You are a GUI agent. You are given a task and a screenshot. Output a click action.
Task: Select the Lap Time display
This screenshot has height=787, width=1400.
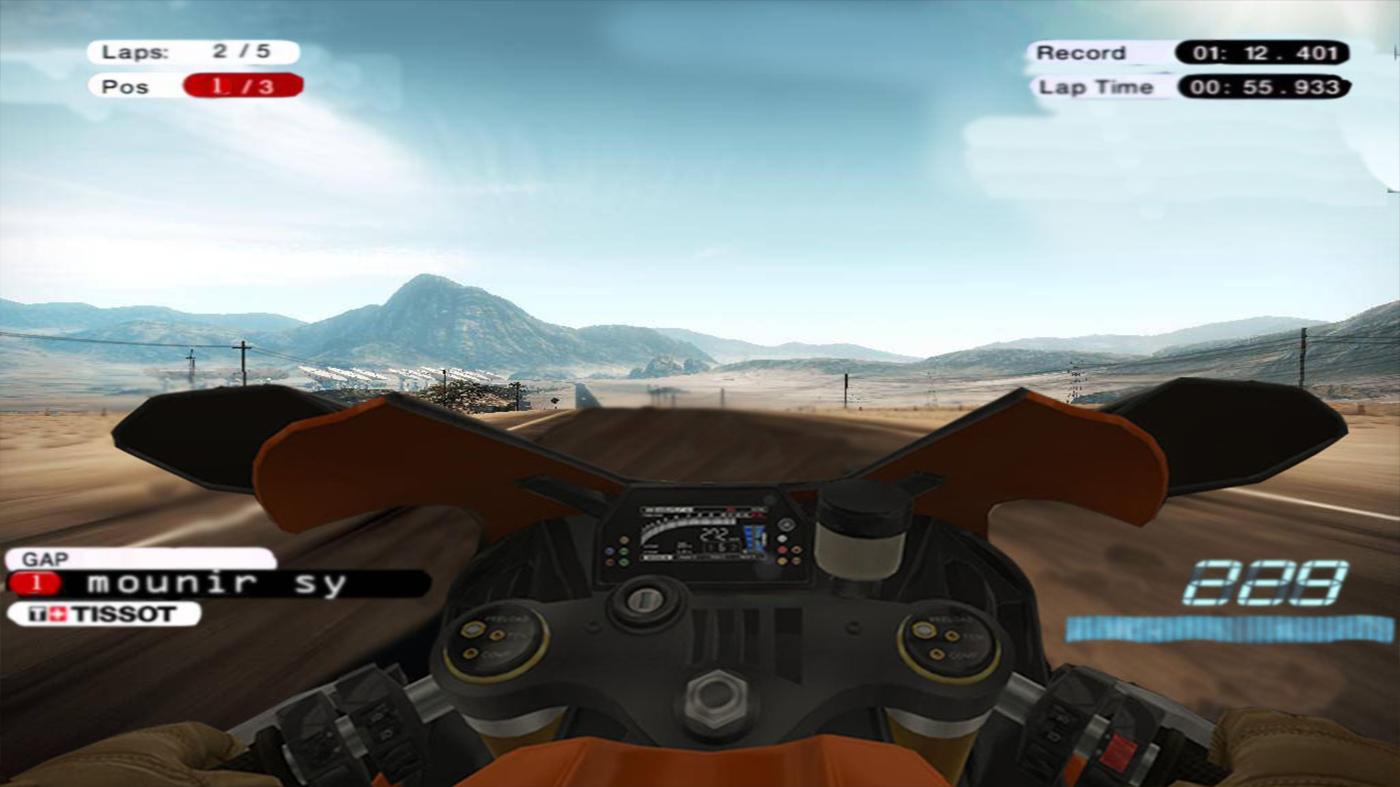[x=1185, y=86]
